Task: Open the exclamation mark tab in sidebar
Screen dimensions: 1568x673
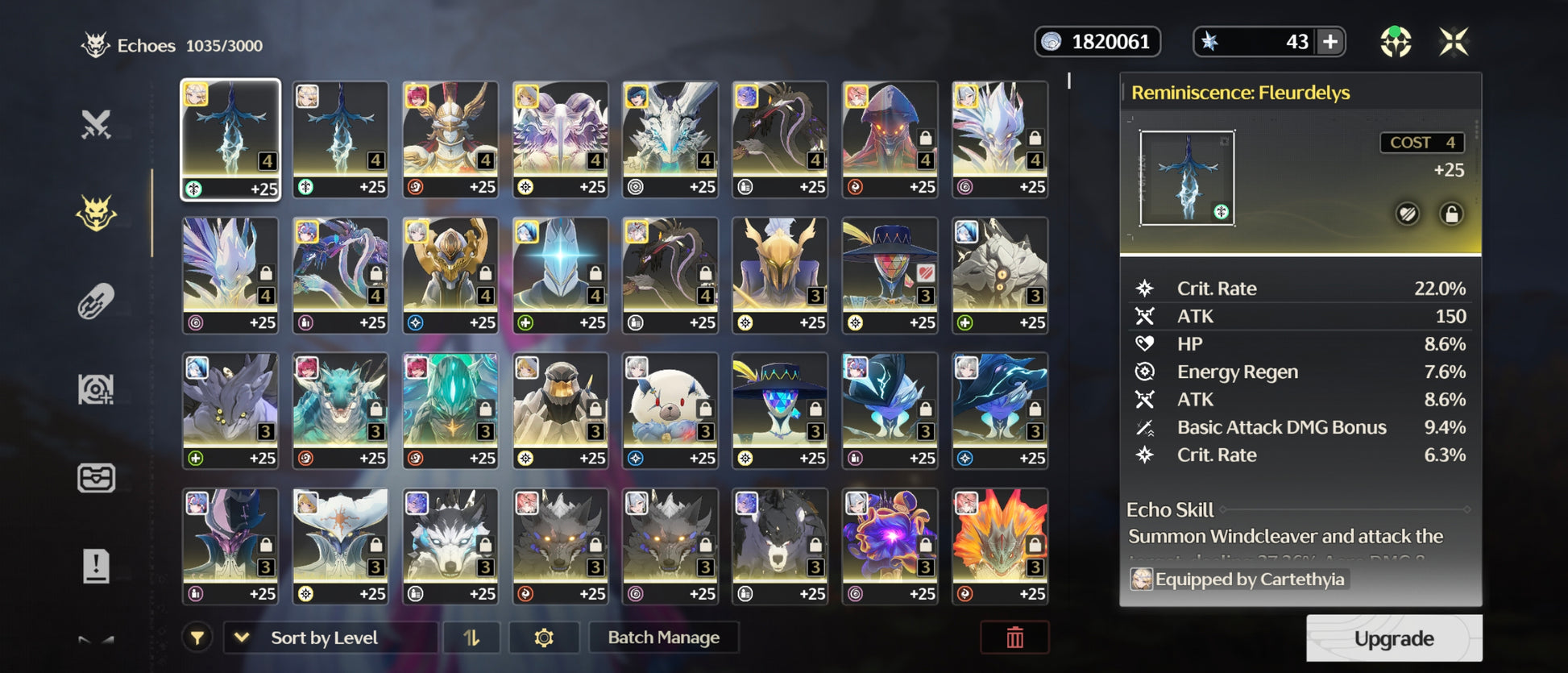Action: (x=96, y=566)
